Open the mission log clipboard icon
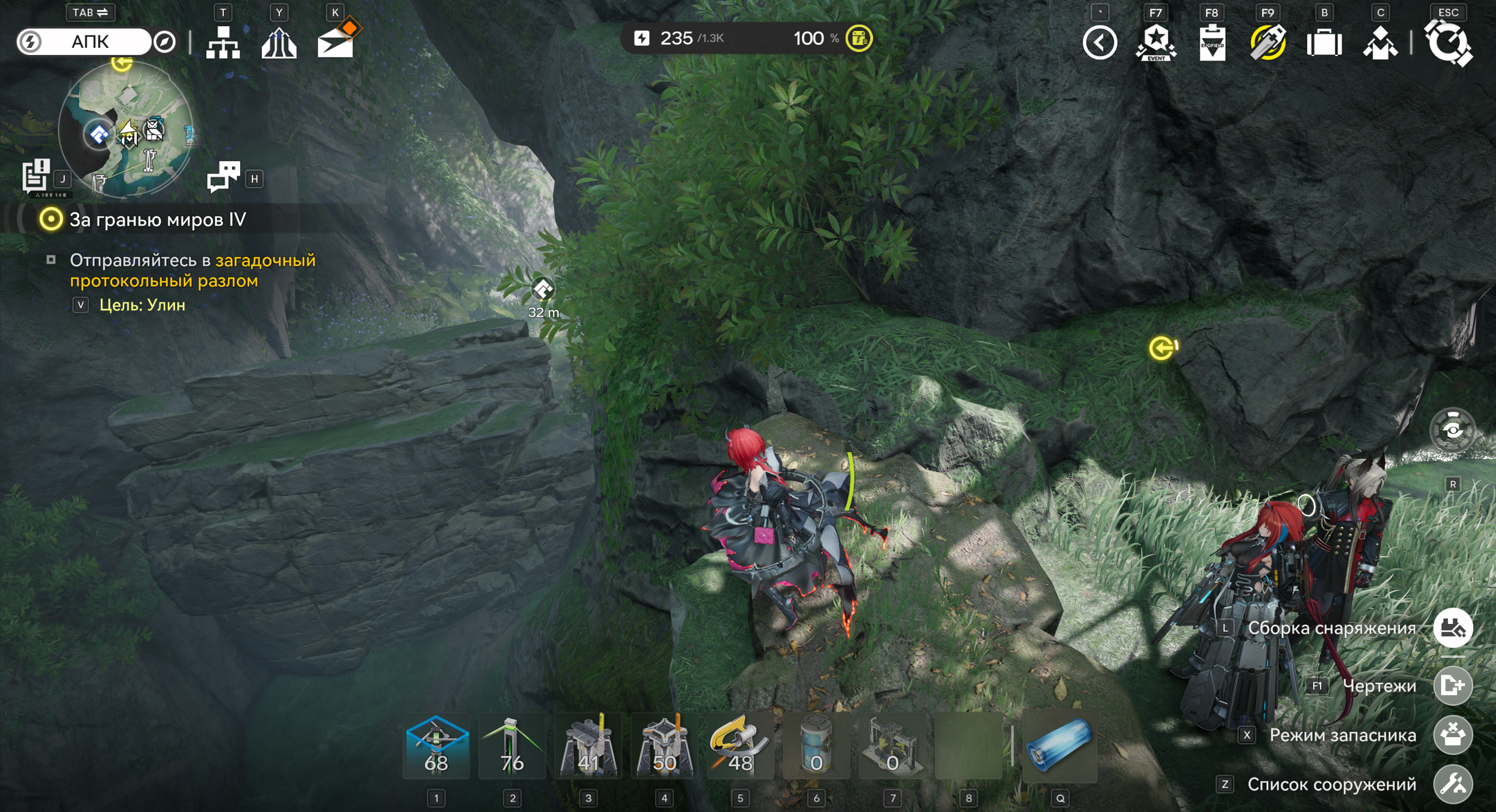The width and height of the screenshot is (1496, 812). click(x=36, y=175)
